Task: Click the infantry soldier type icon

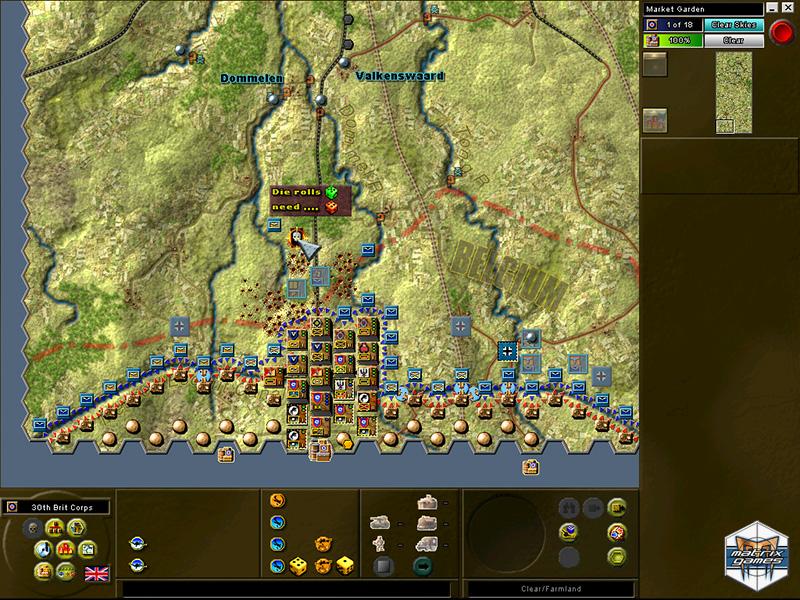Action: pos(379,544)
